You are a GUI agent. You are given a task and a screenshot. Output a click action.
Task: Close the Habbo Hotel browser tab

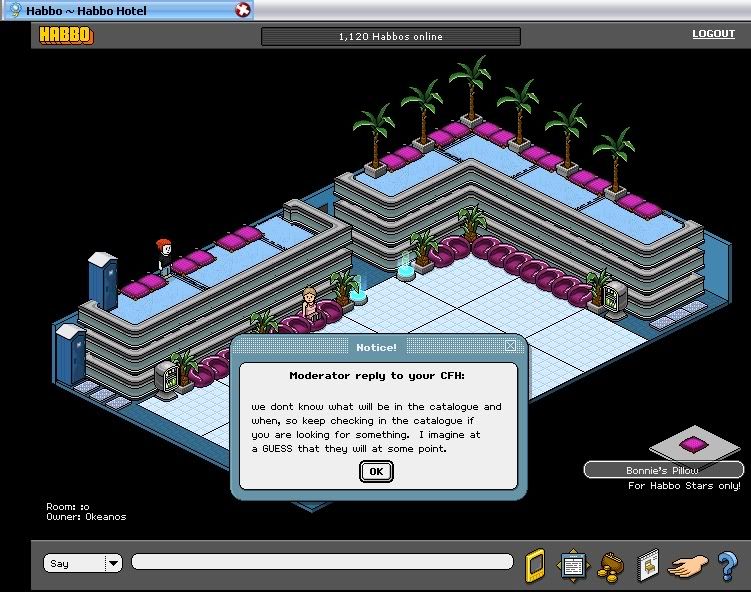click(x=243, y=10)
